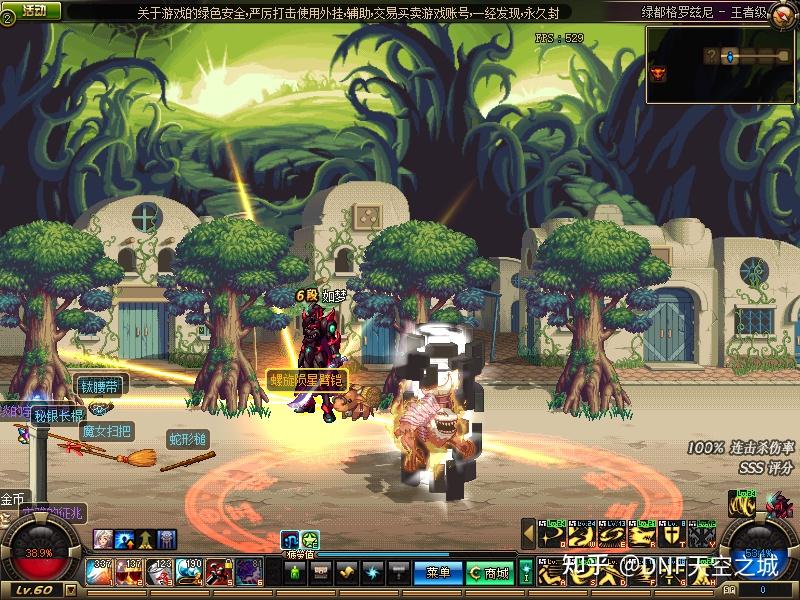Click the character portrait buff icon

pos(103,540)
